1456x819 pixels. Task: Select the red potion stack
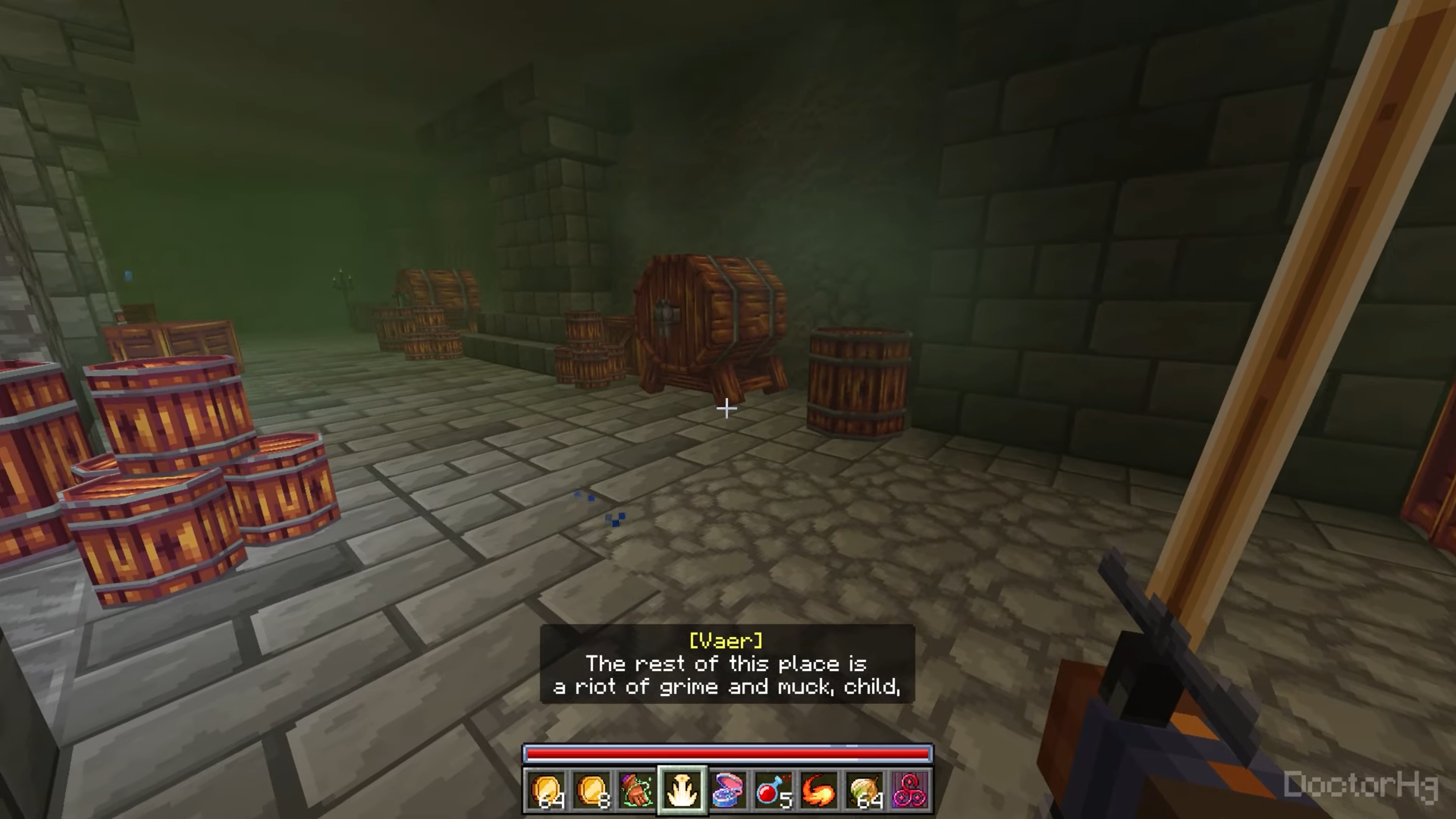click(x=773, y=790)
